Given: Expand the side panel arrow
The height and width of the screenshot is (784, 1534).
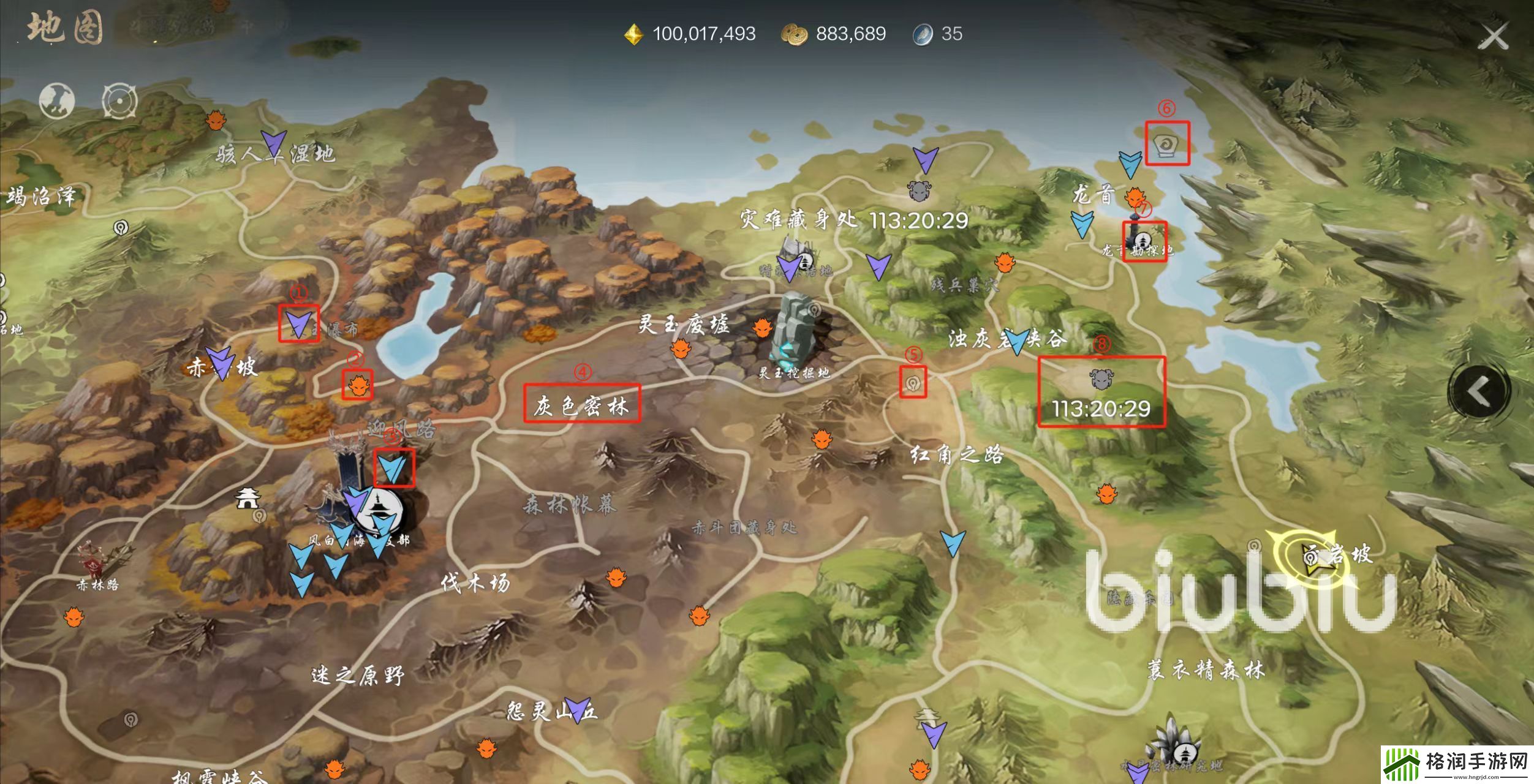Looking at the screenshot, I should (1478, 391).
